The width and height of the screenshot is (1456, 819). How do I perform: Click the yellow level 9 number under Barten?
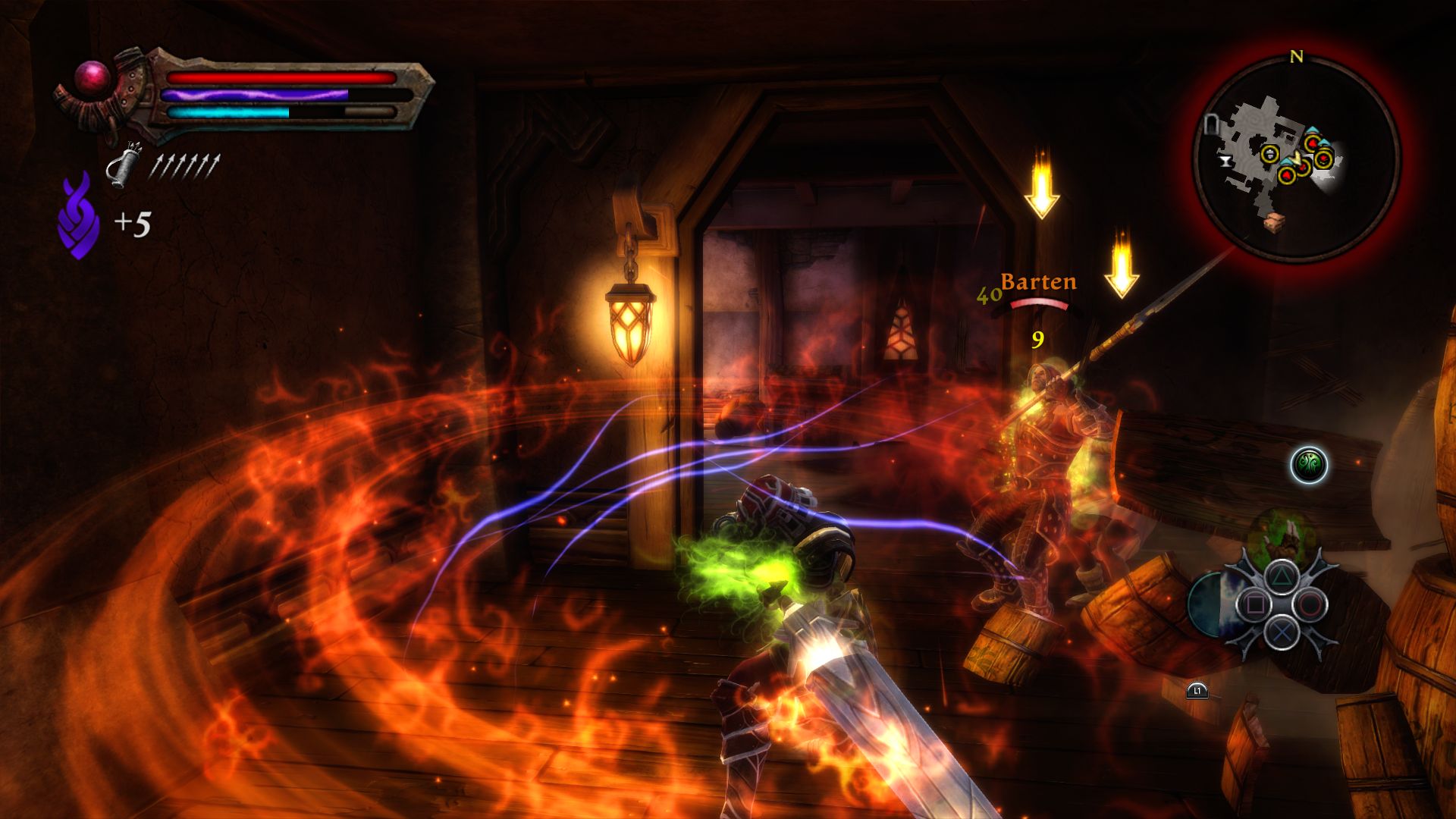click(1037, 340)
